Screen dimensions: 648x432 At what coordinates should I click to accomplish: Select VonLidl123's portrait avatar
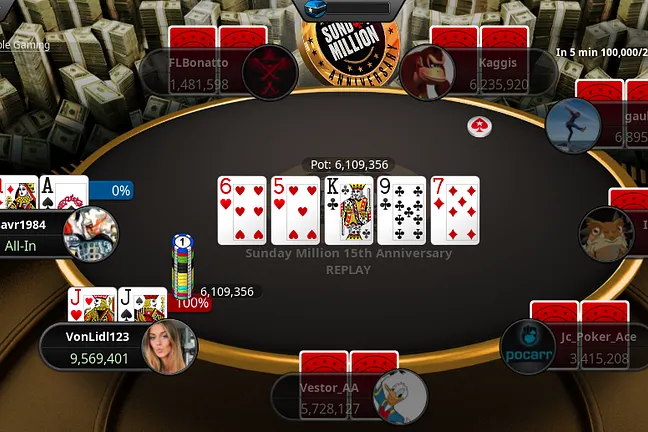point(170,347)
